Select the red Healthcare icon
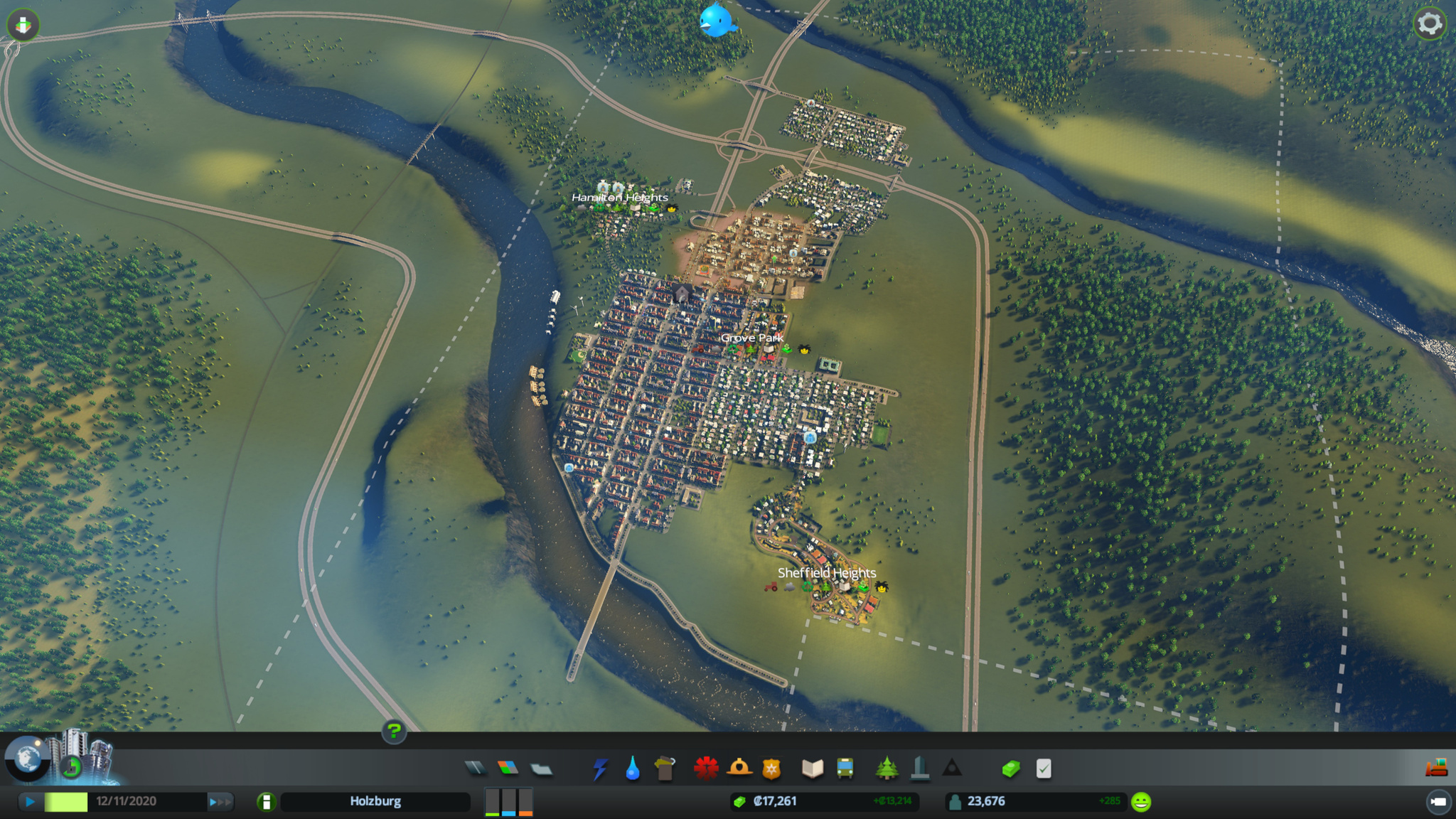This screenshot has height=819, width=1456. click(x=706, y=769)
